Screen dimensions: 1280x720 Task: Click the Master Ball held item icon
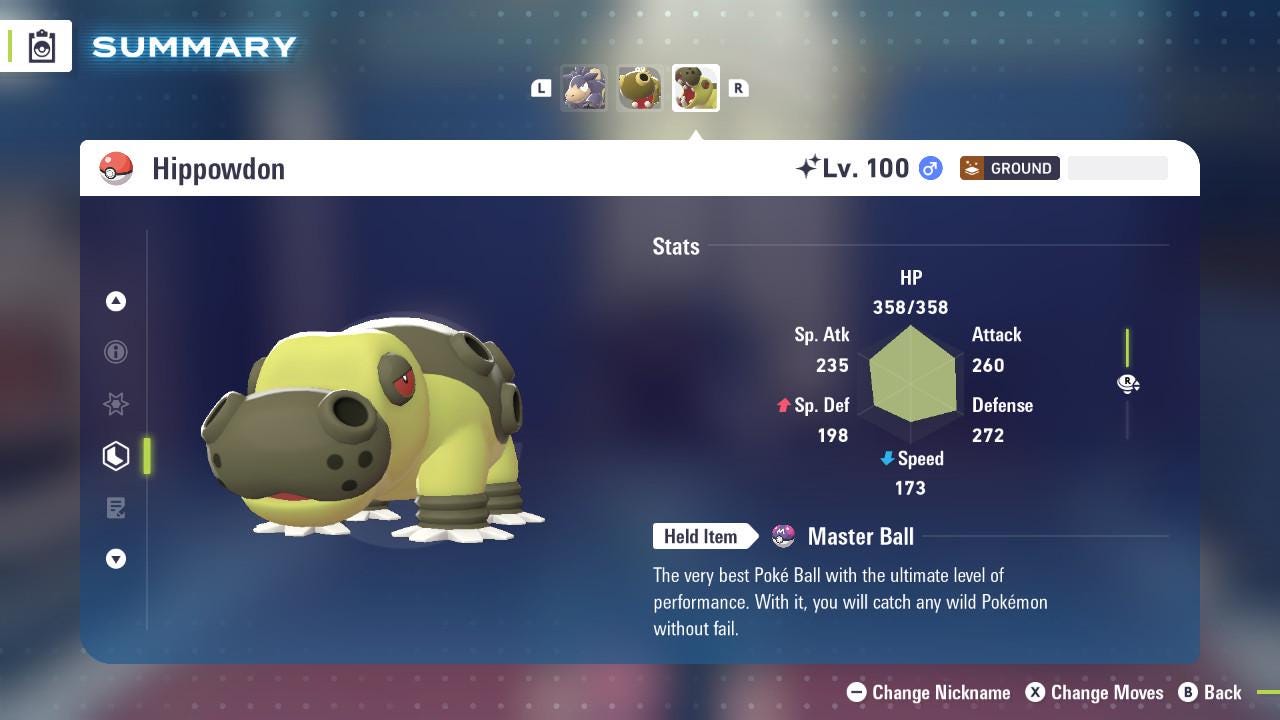tap(781, 536)
